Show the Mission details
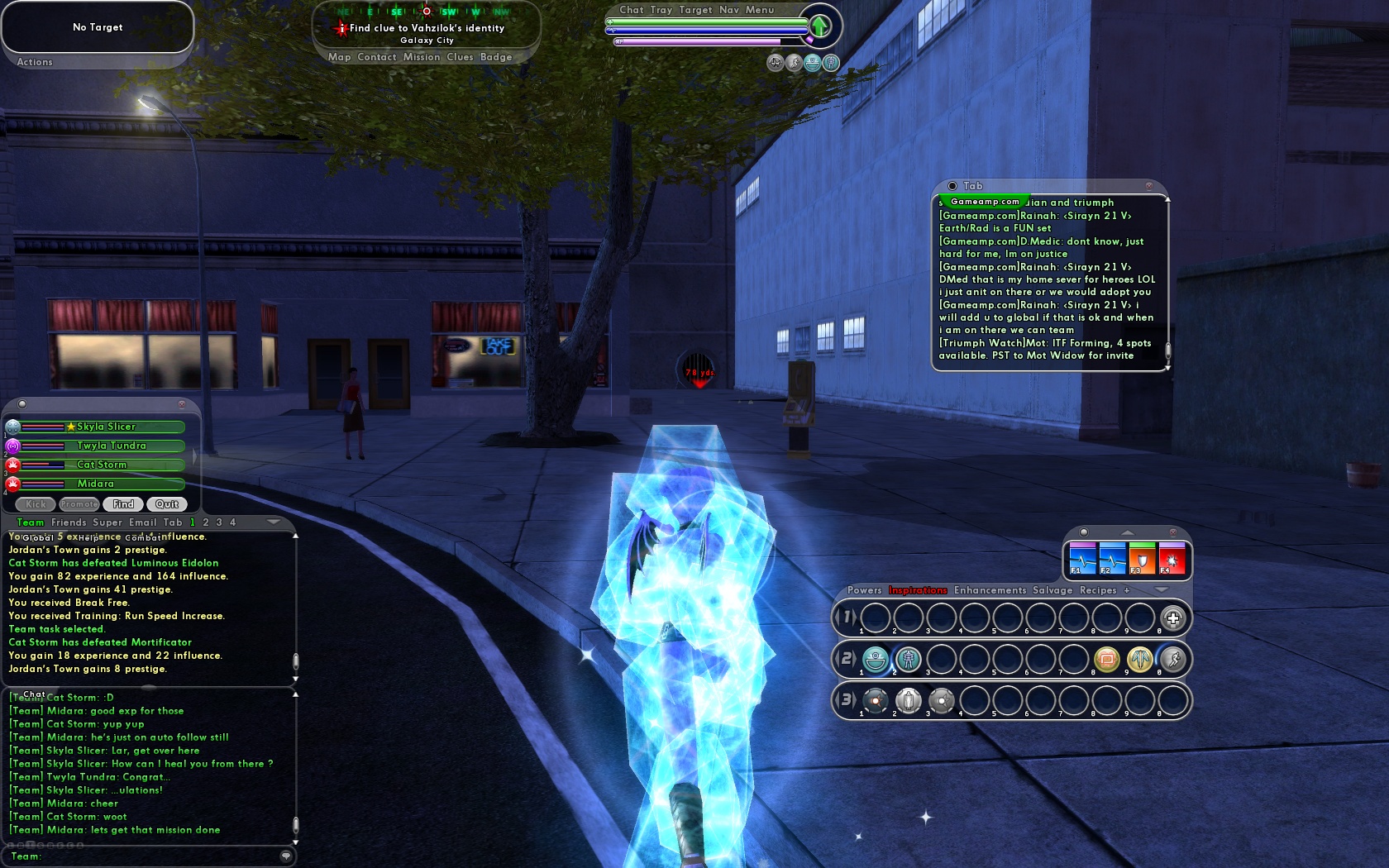Image resolution: width=1389 pixels, height=868 pixels. coord(422,57)
